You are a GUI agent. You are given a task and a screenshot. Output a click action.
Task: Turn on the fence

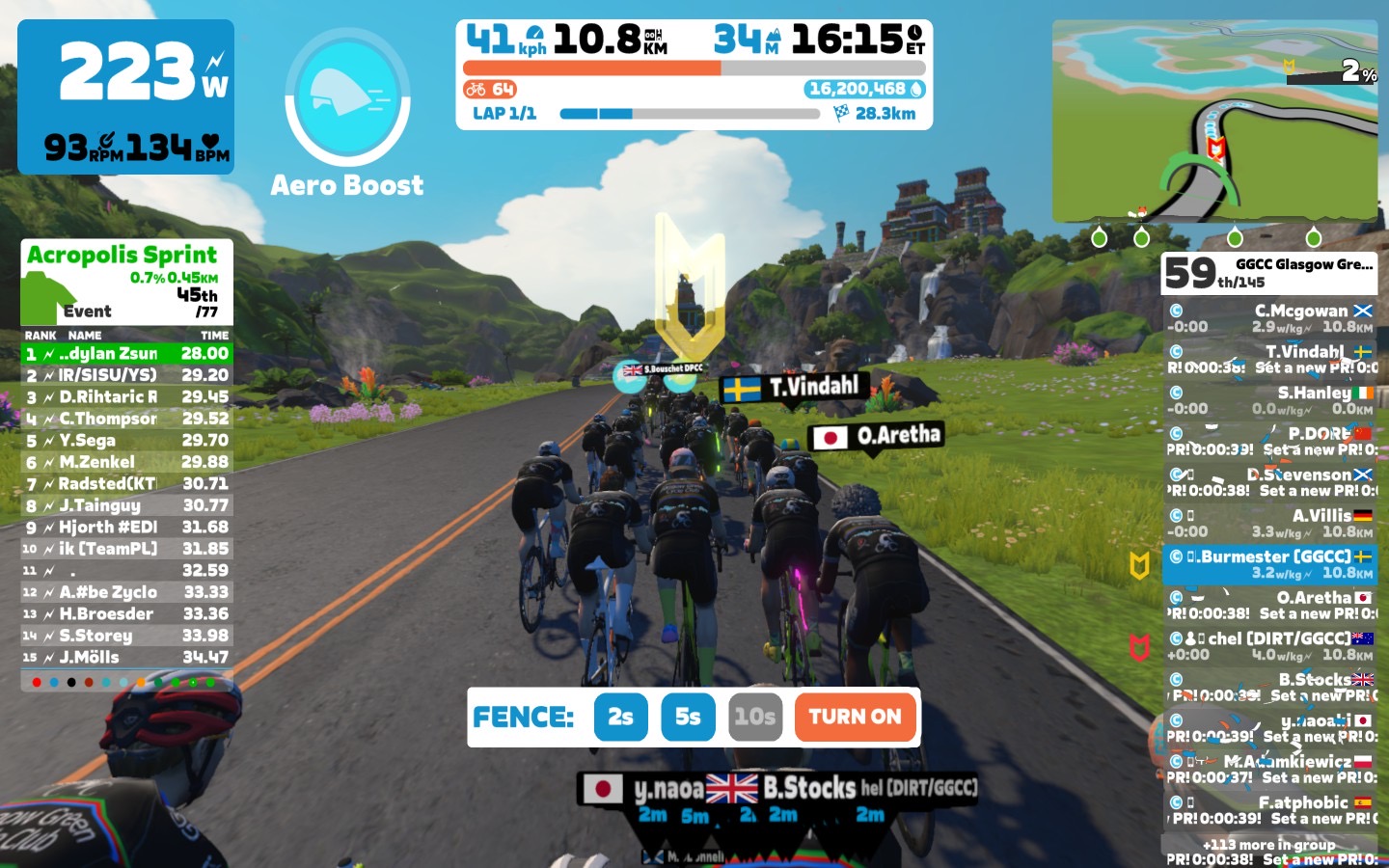tap(855, 718)
